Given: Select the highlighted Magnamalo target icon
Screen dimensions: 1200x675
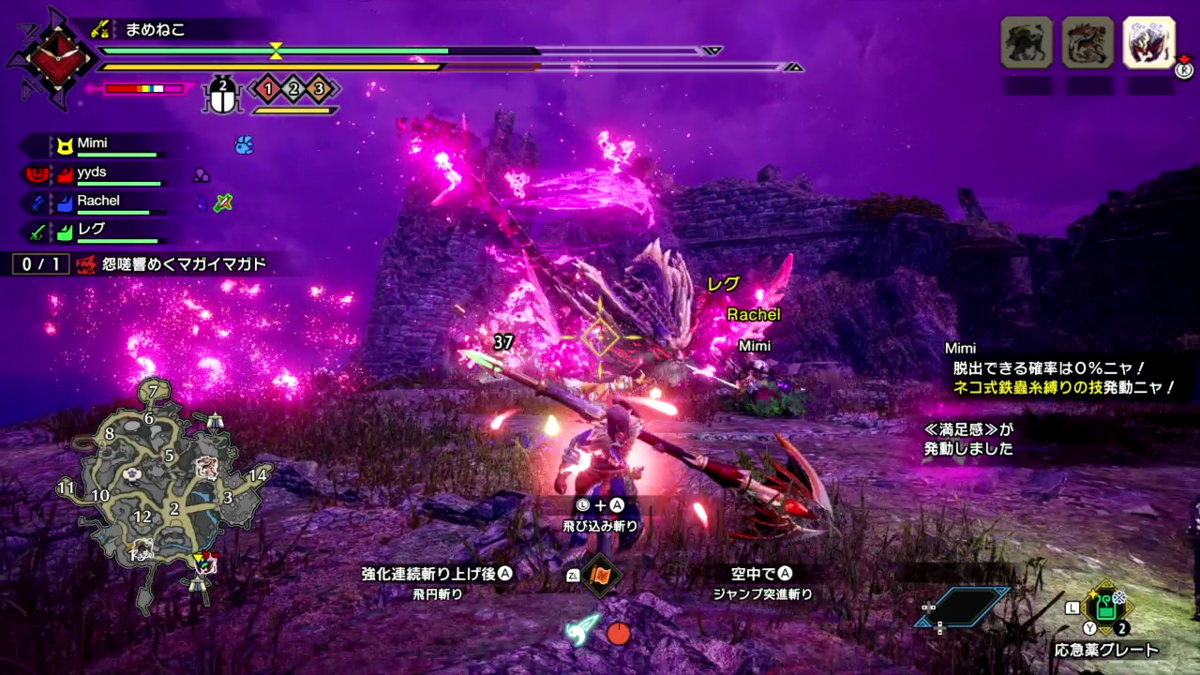Looking at the screenshot, I should (x=1149, y=42).
